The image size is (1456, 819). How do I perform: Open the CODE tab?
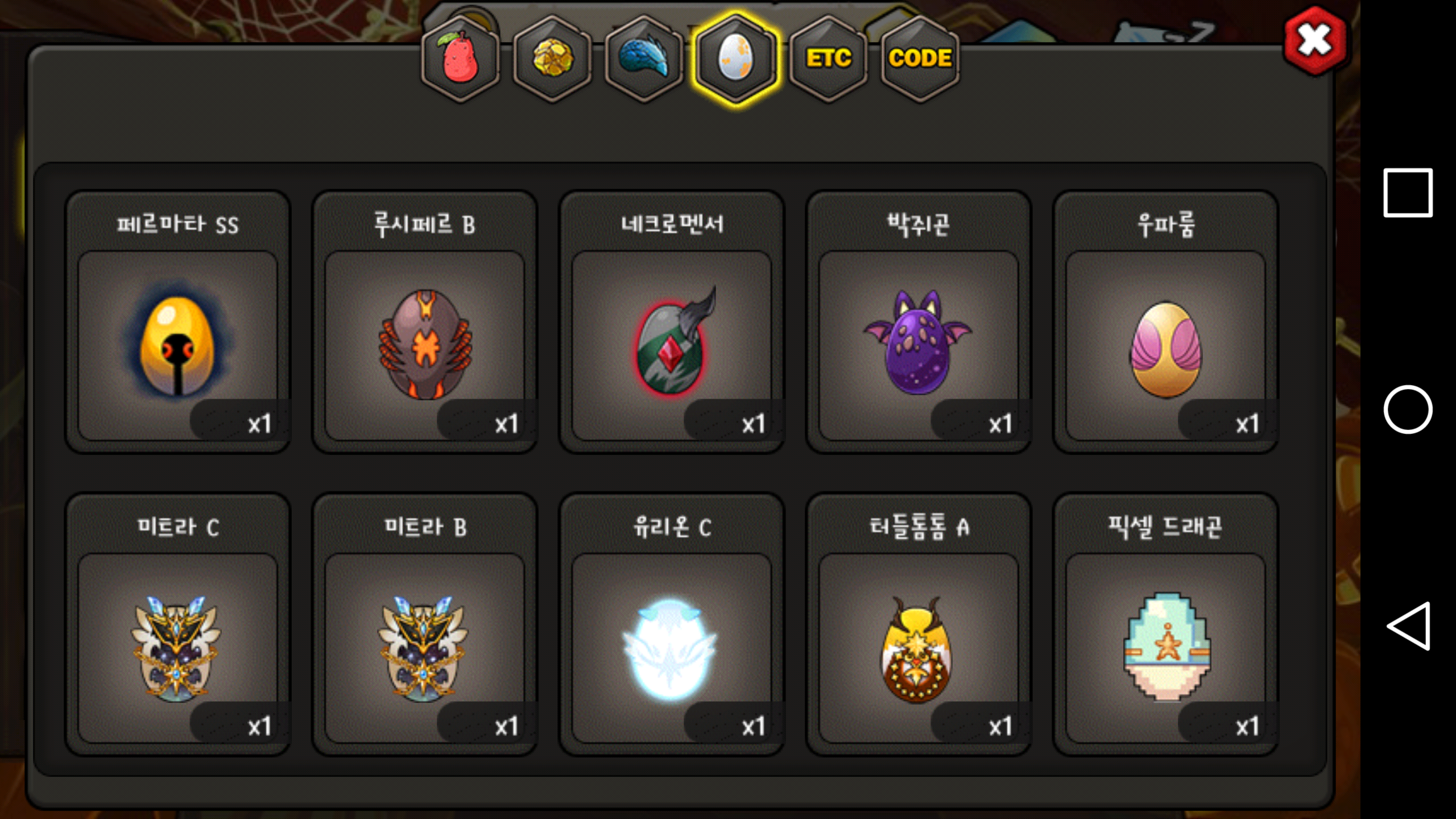tap(920, 59)
